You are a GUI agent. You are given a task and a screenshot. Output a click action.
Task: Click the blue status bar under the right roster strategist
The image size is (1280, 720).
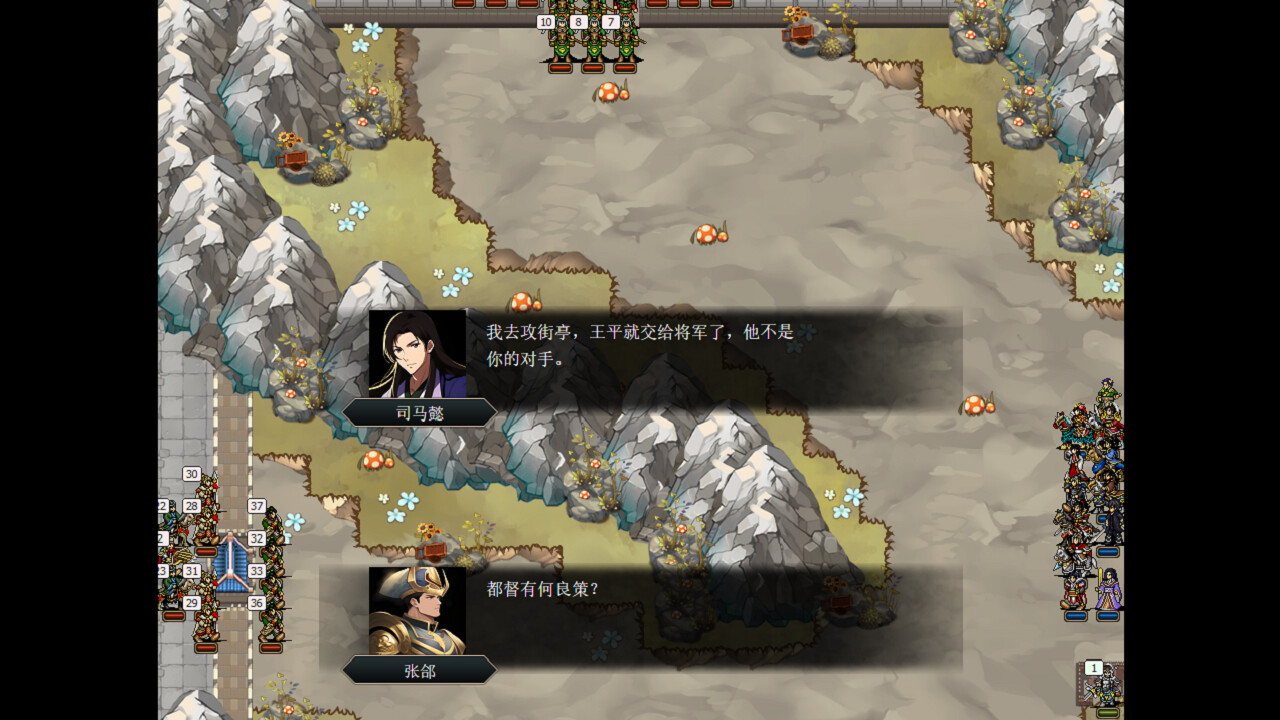[1108, 616]
